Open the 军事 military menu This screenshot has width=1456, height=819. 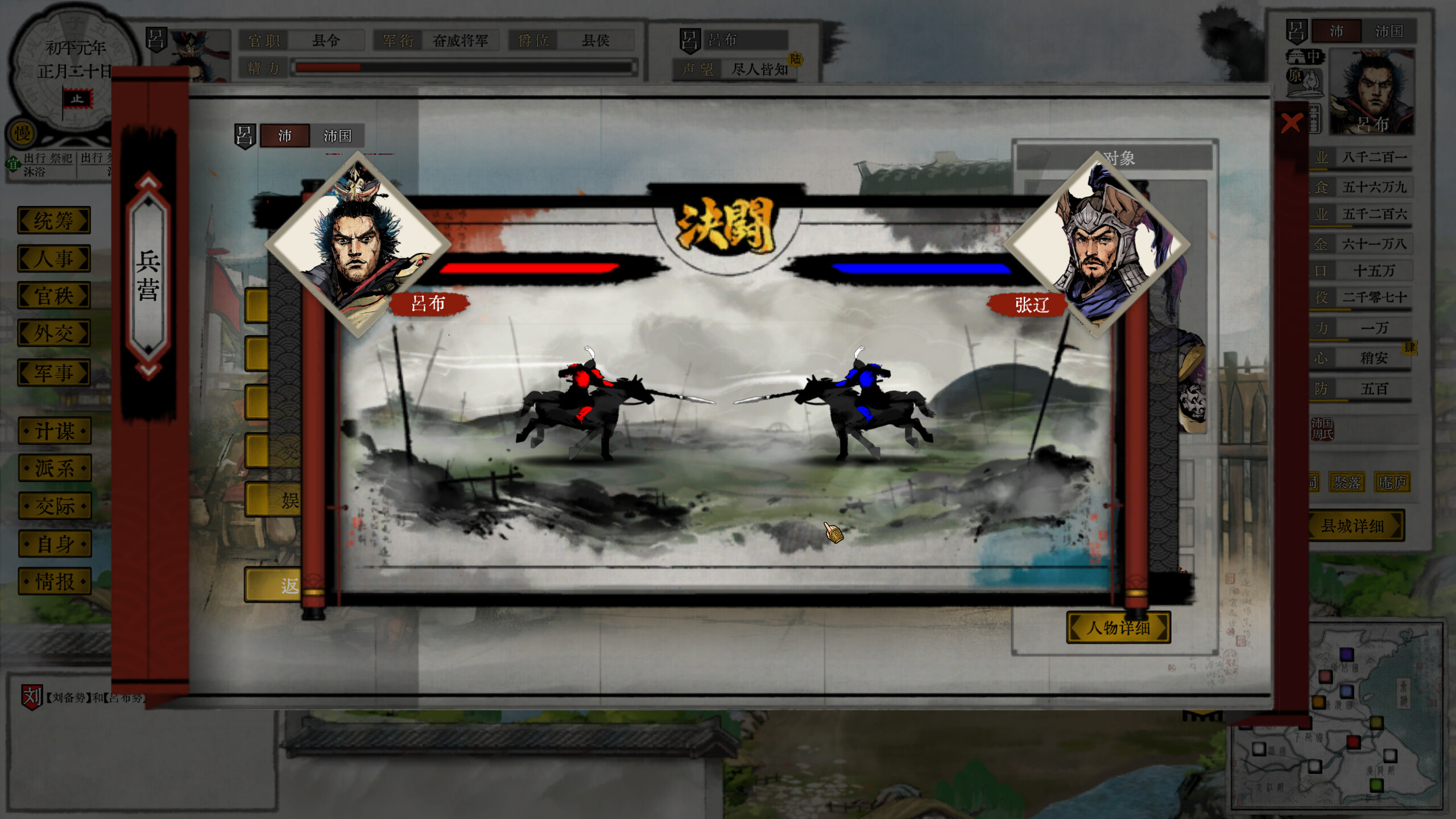54,373
